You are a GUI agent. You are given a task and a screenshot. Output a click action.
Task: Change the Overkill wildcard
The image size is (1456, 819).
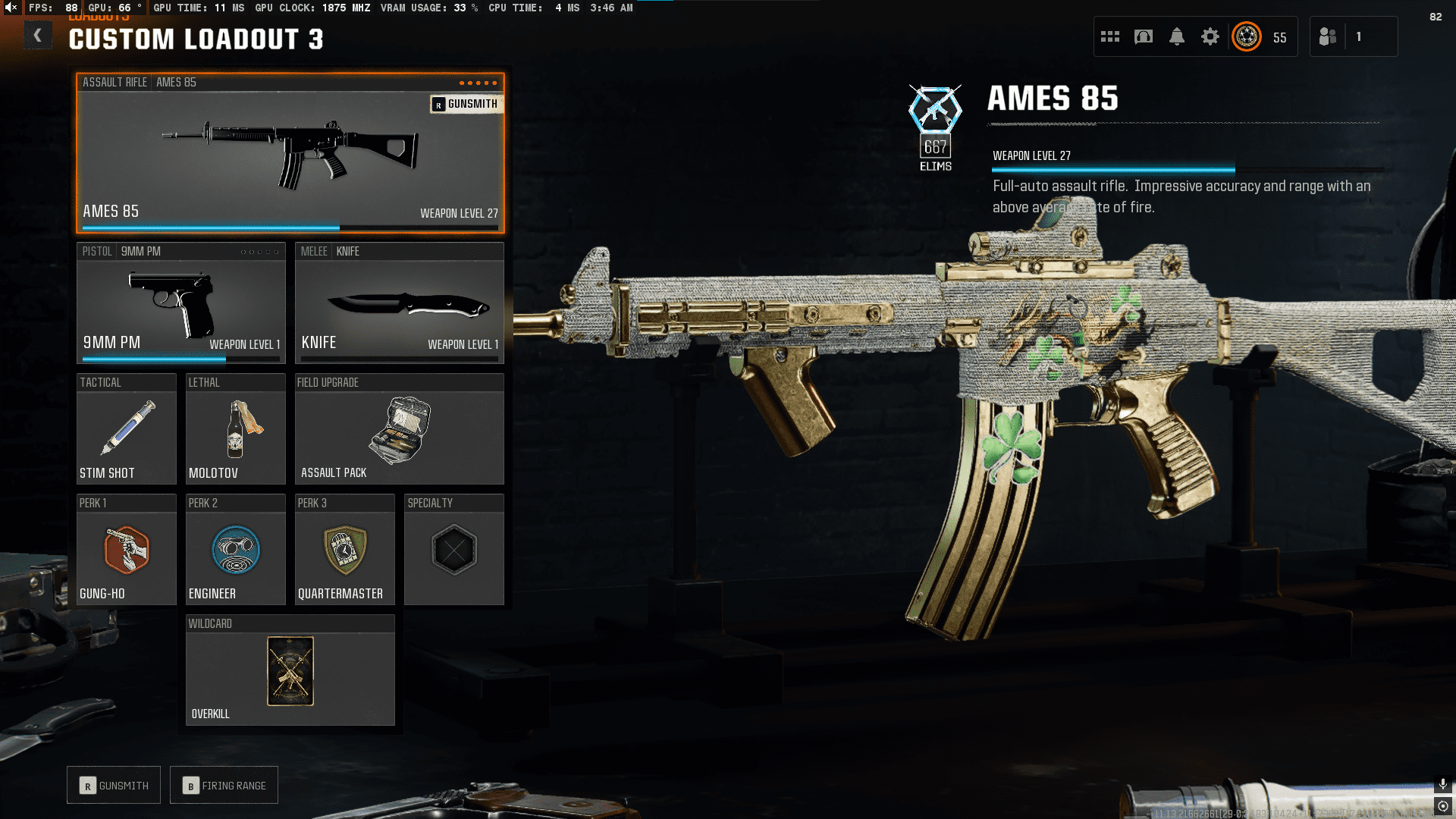pyautogui.click(x=290, y=670)
